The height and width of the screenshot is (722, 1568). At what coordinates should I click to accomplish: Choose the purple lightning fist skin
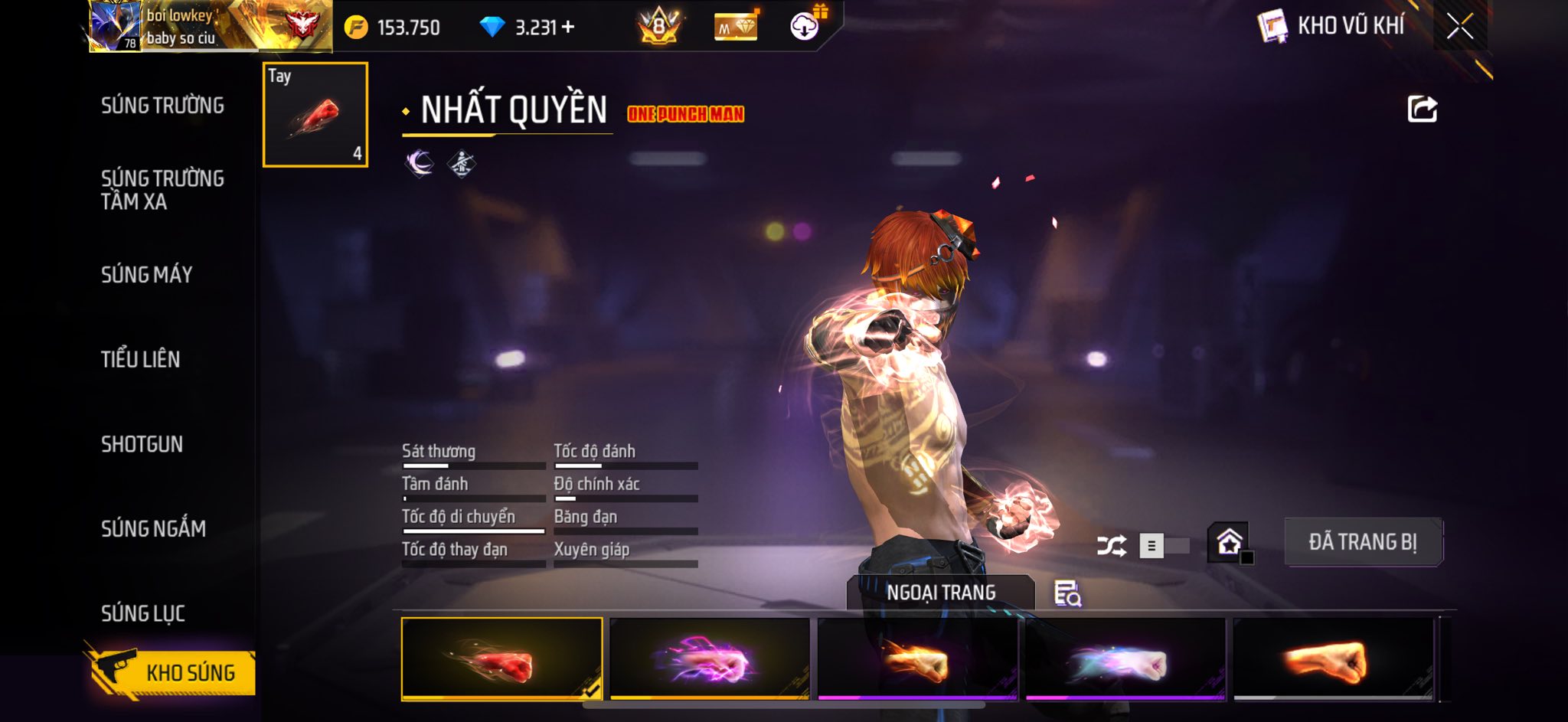click(710, 659)
